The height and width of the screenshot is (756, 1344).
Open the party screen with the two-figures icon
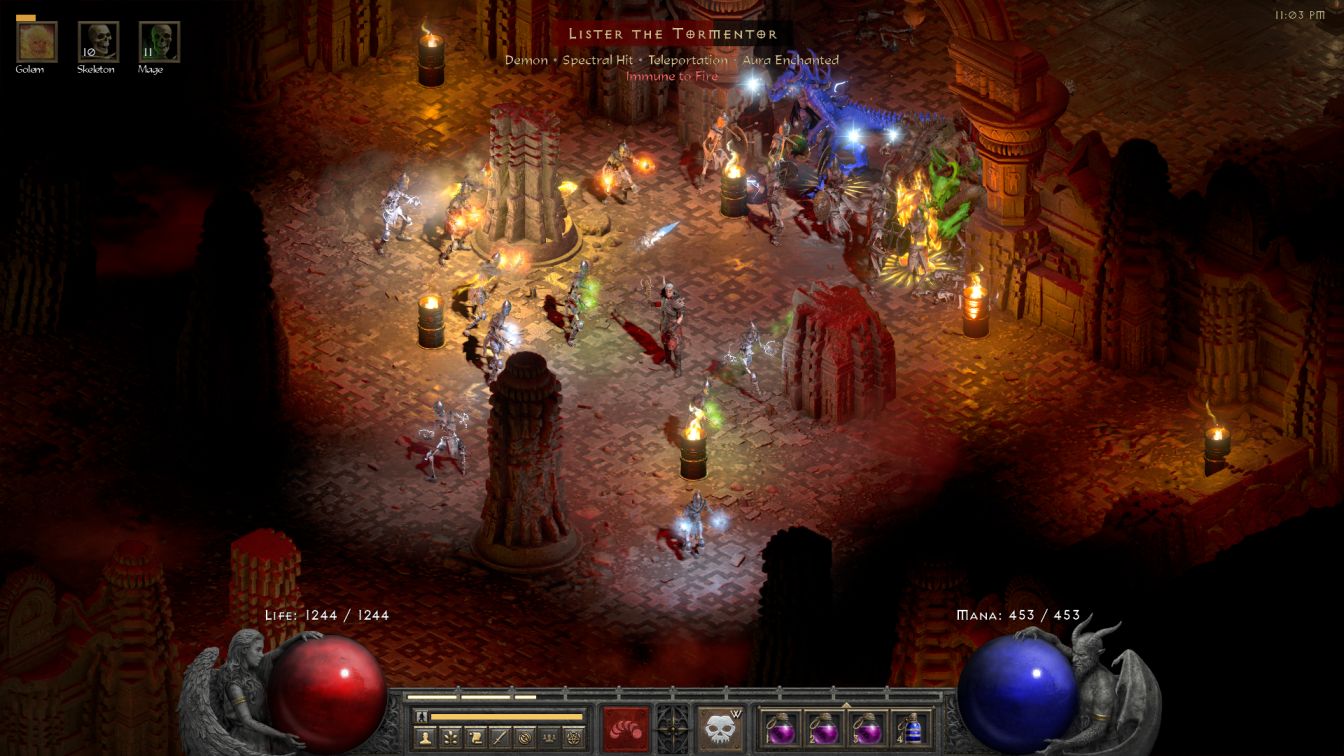click(548, 737)
